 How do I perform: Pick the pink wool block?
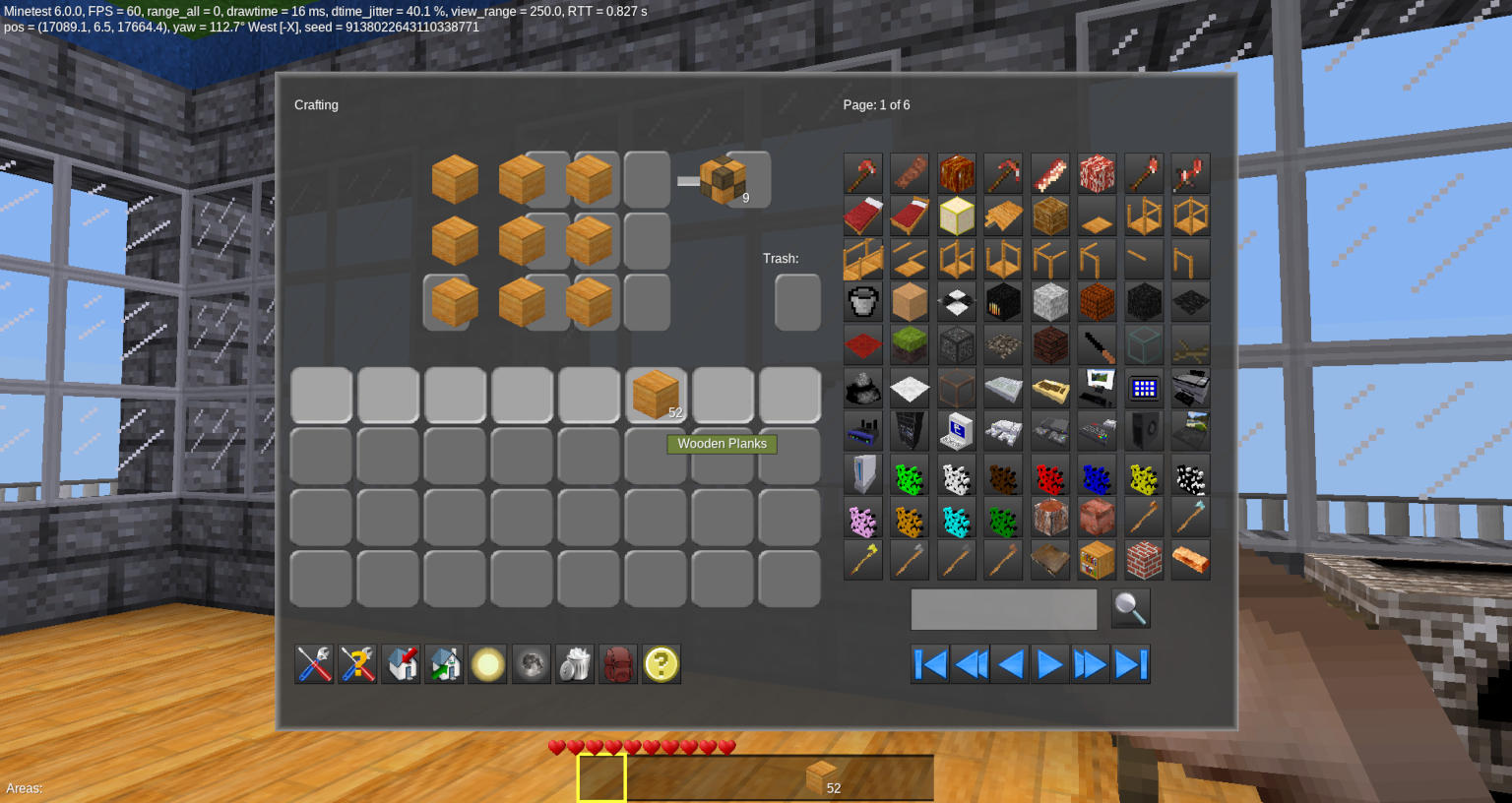pyautogui.click(x=862, y=517)
